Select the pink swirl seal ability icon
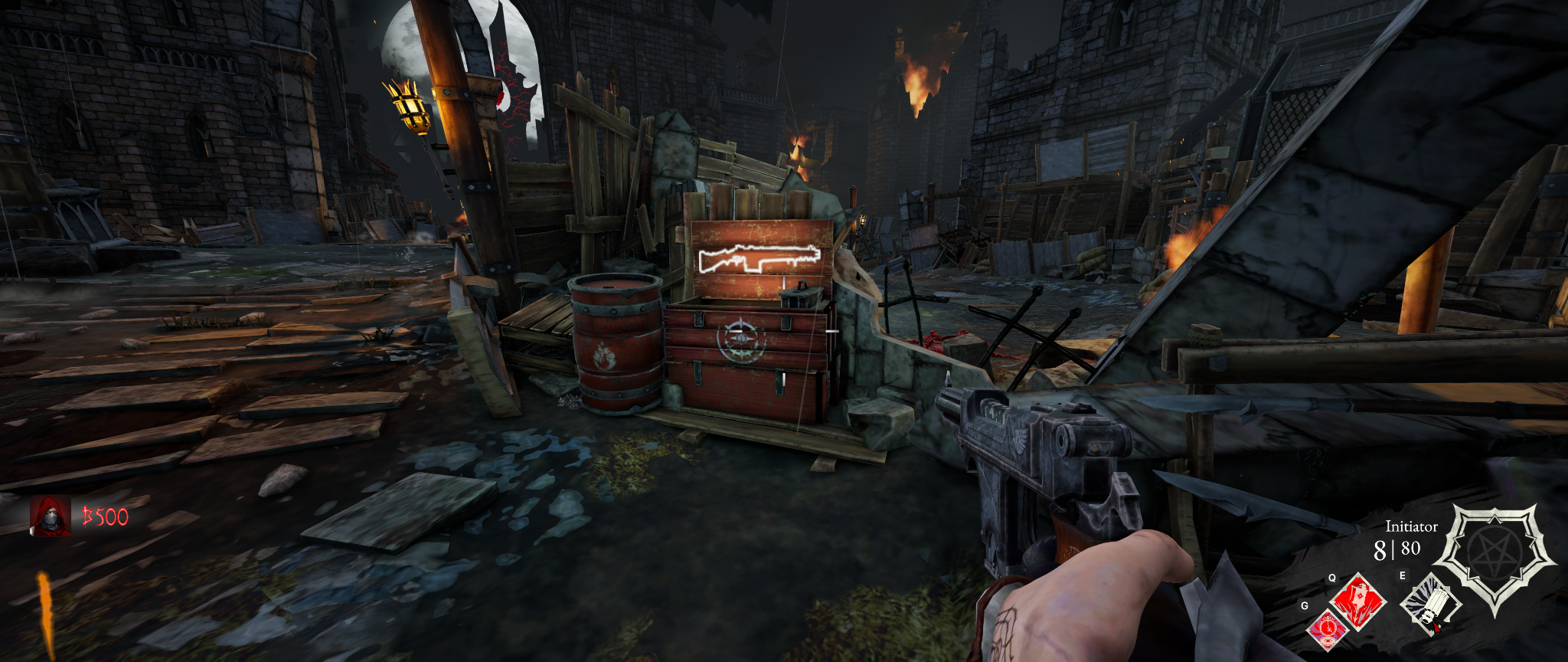1568x662 pixels. pos(1328,630)
